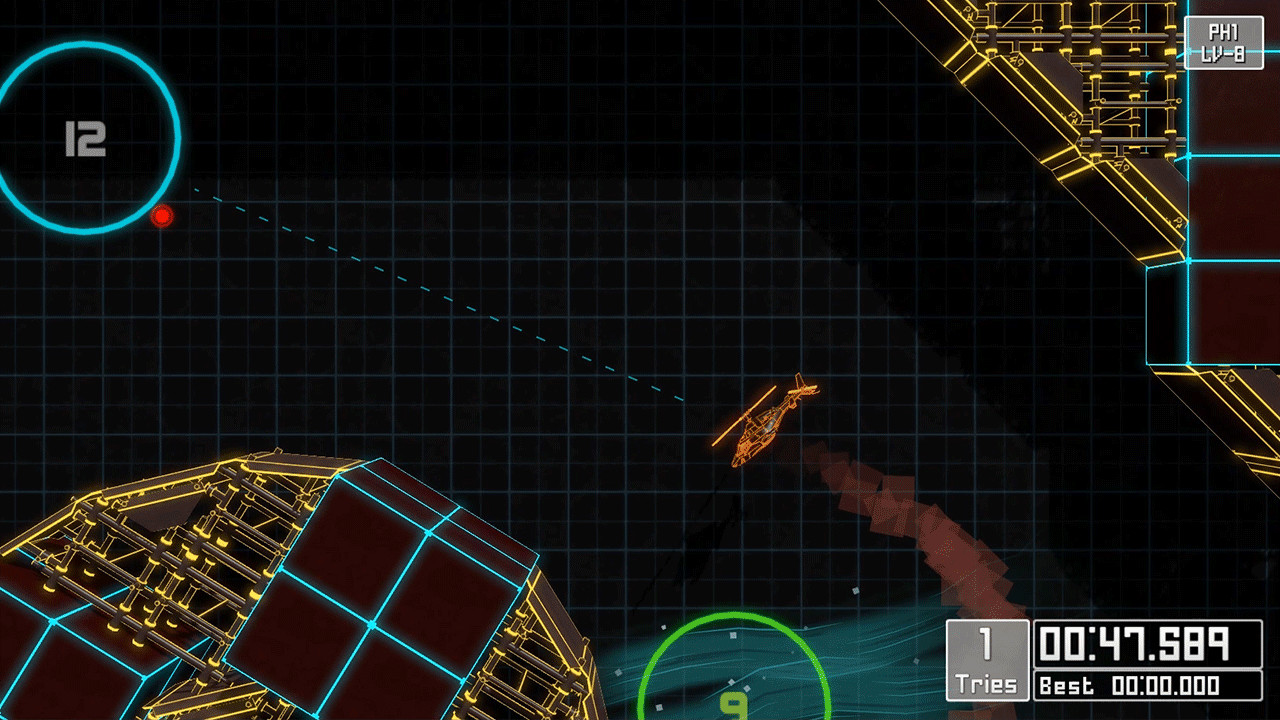The width and height of the screenshot is (1280, 720).
Task: Click the number 12 inside the cyan ring
Action: 88,139
